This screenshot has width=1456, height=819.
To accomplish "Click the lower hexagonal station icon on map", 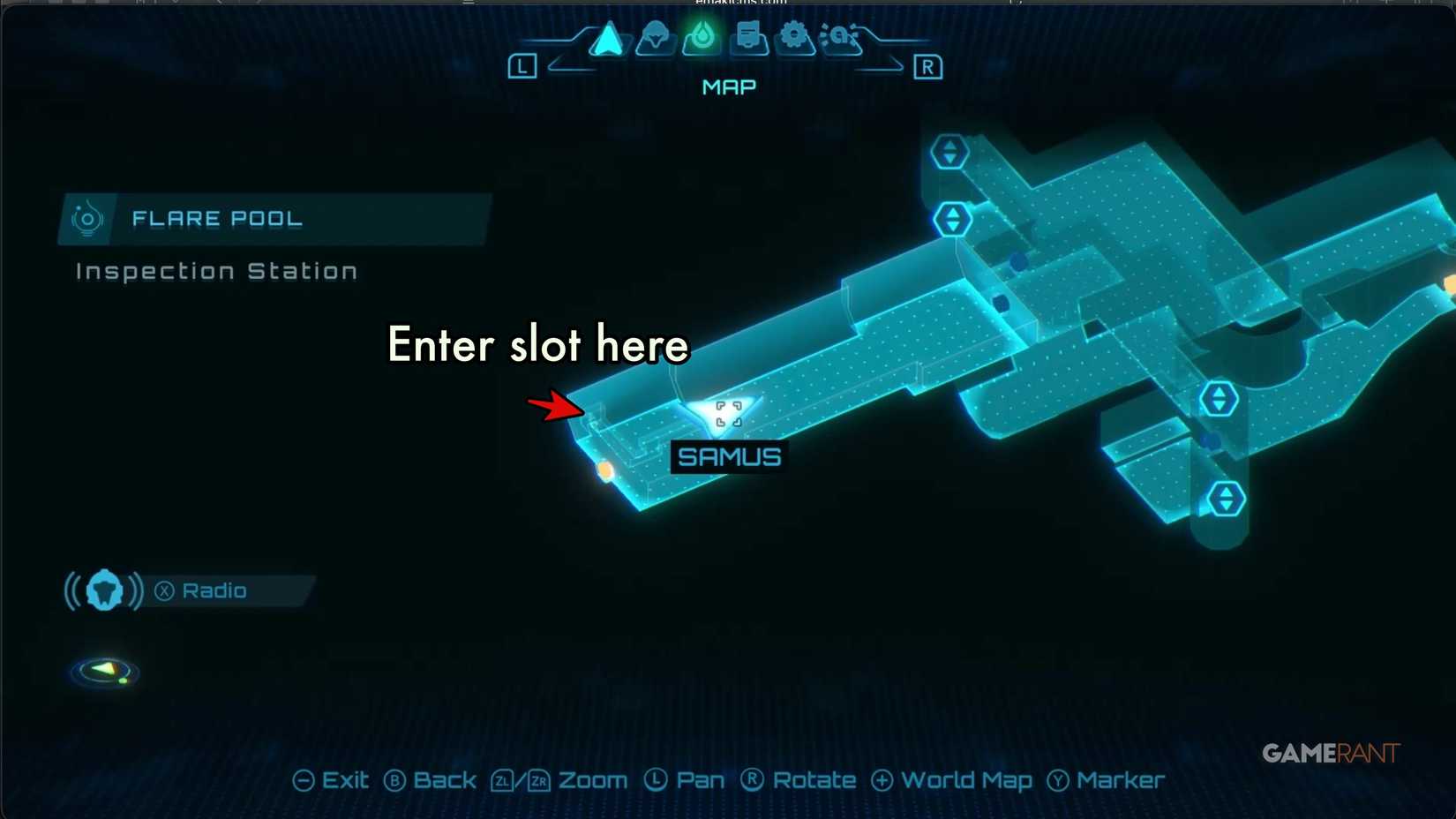I will [1225, 497].
